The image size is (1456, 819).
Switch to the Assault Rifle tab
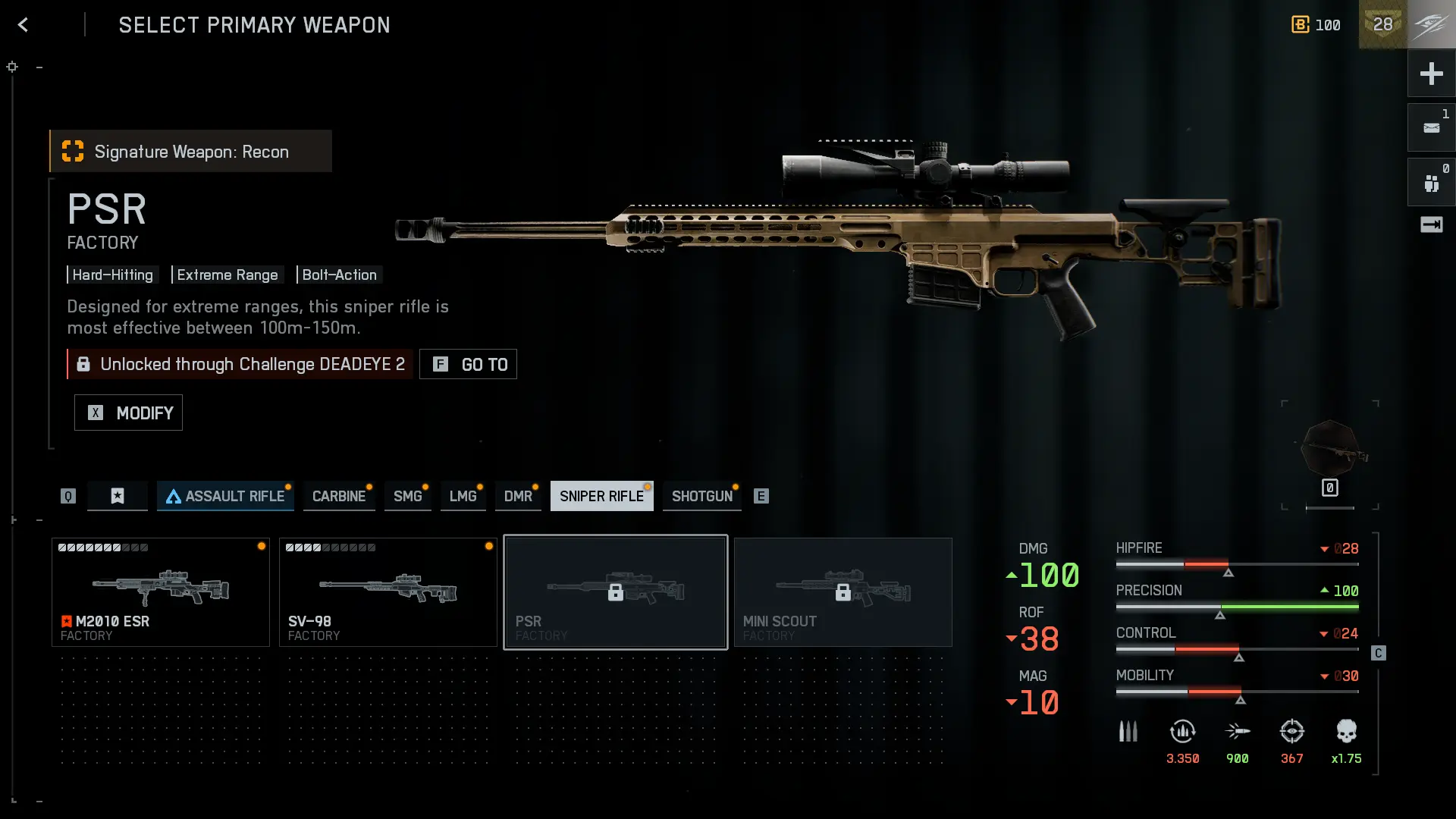tap(225, 496)
